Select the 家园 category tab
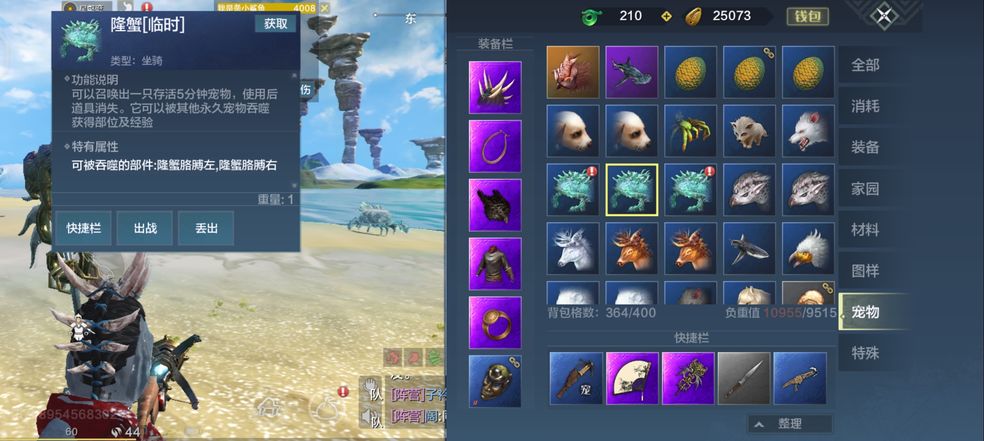 [864, 188]
